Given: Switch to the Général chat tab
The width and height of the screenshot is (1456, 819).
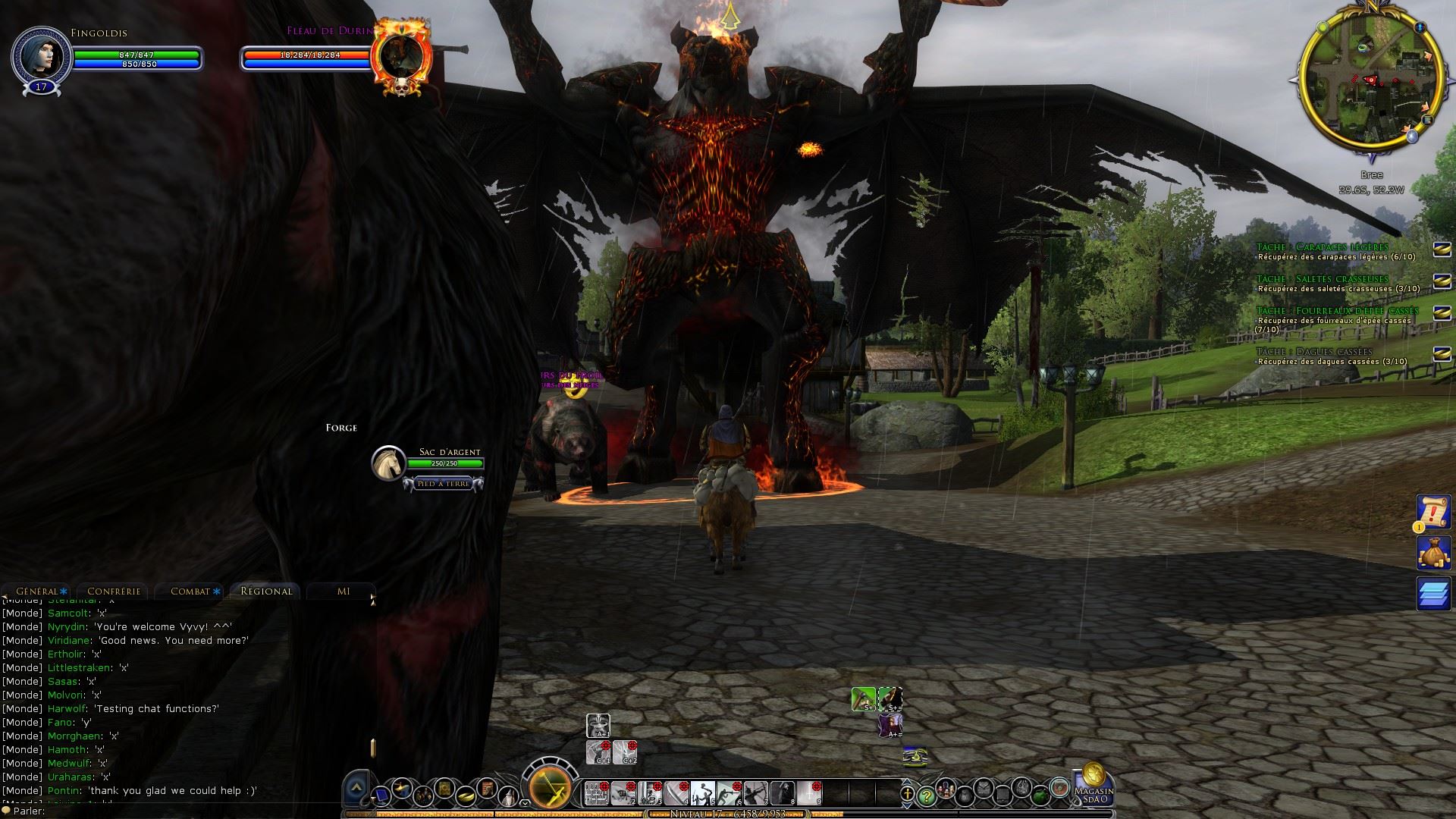Looking at the screenshot, I should [37, 591].
